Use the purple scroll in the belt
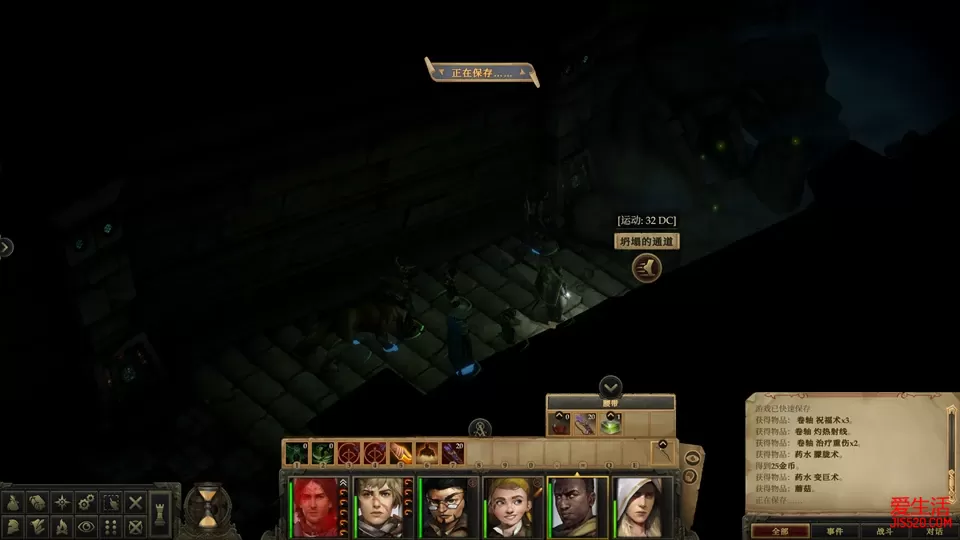 coord(584,425)
